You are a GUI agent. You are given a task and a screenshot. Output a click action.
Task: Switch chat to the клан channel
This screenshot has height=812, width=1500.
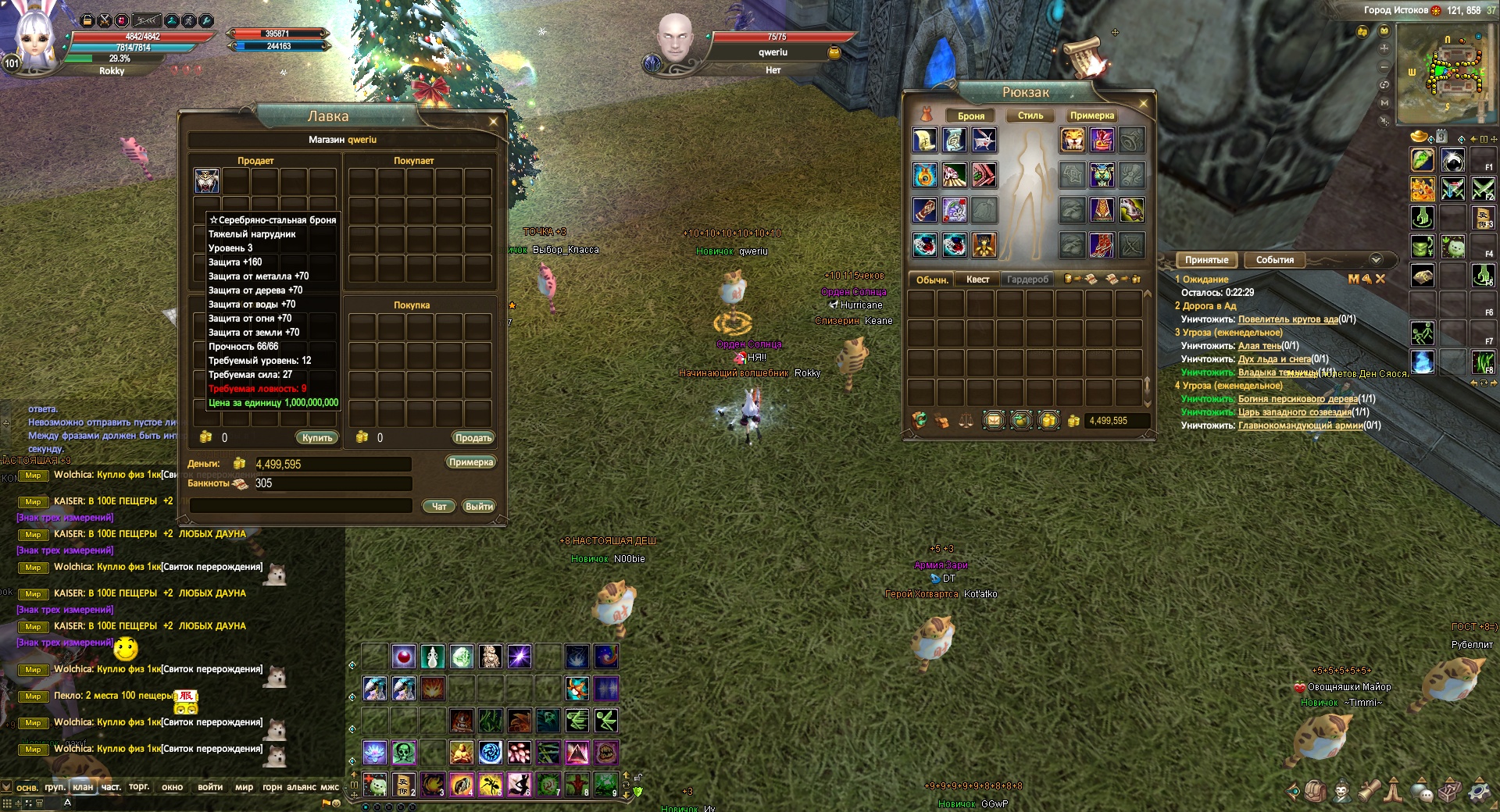pyautogui.click(x=83, y=787)
